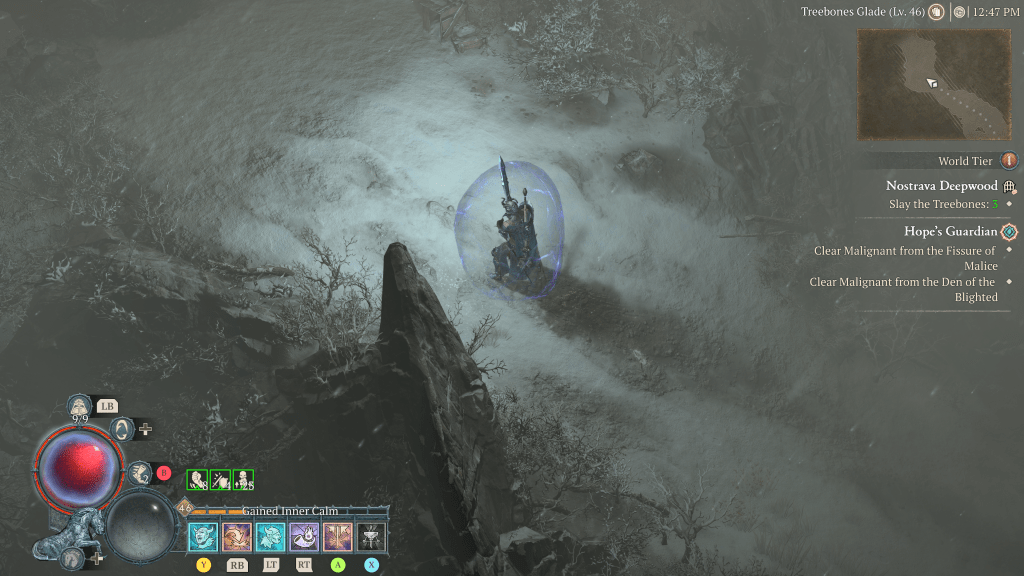Activate the swirling strike skill slot
This screenshot has width=1024, height=576.
pos(237,537)
